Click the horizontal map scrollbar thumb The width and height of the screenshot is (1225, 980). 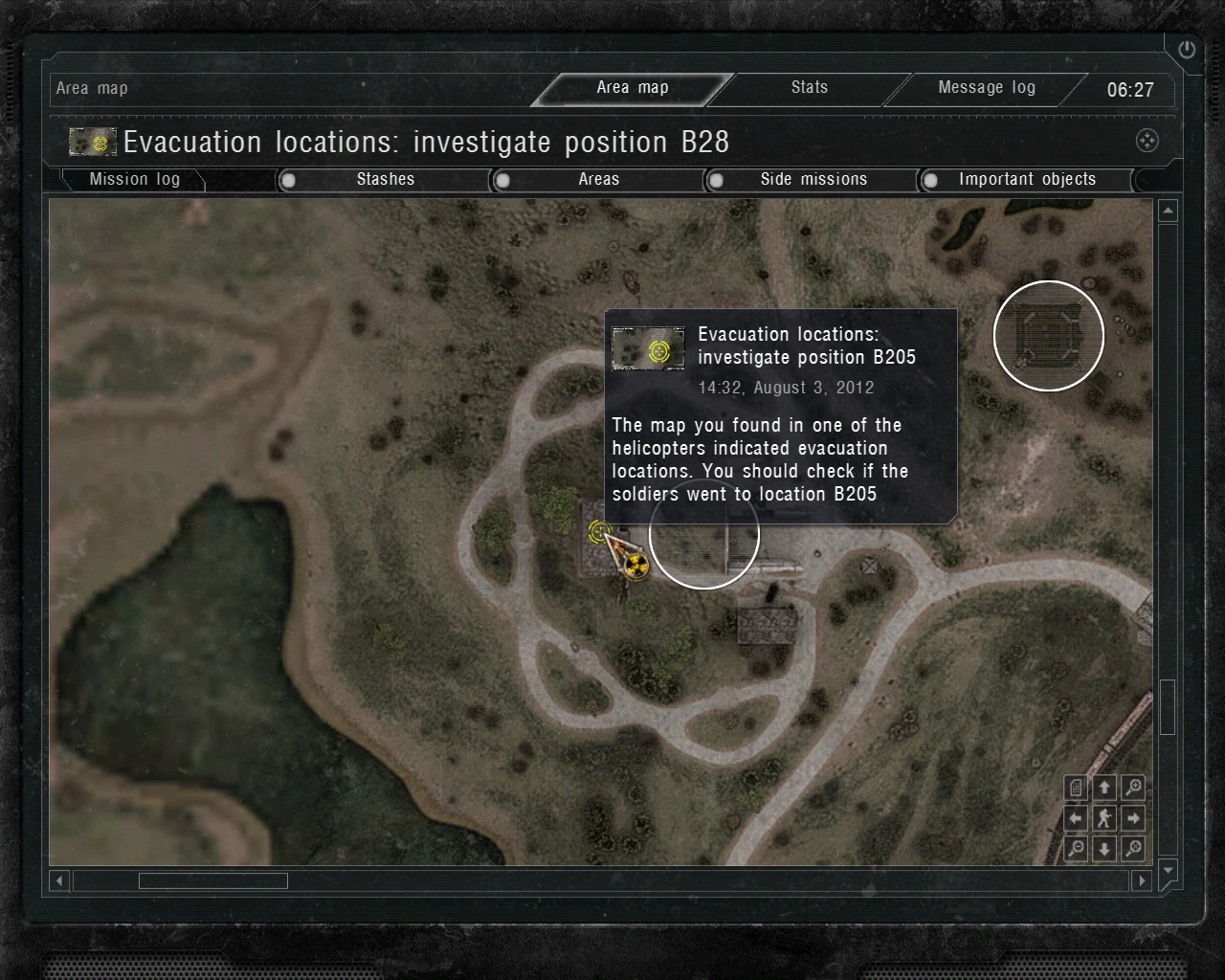(x=212, y=880)
